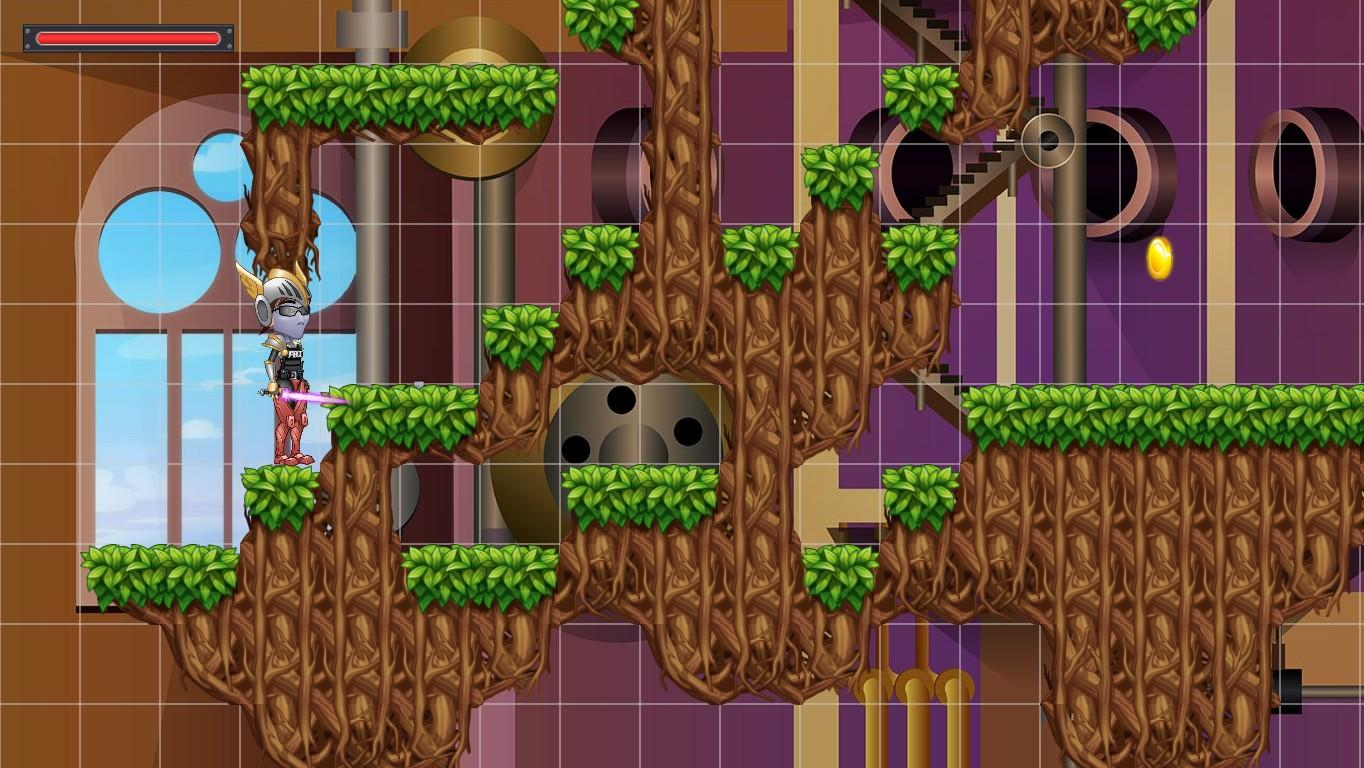
Task: Click the gear hub on the tall pole
Action: [1051, 140]
